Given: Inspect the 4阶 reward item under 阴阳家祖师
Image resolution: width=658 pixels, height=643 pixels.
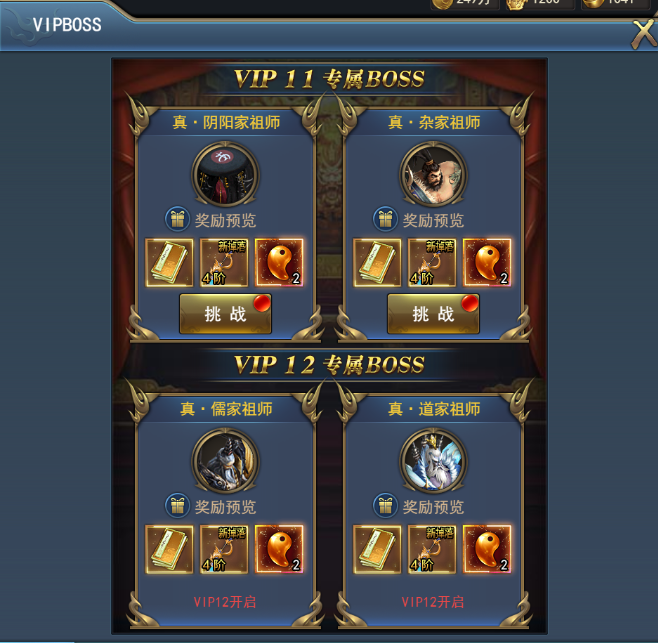Looking at the screenshot, I should coord(225,263).
